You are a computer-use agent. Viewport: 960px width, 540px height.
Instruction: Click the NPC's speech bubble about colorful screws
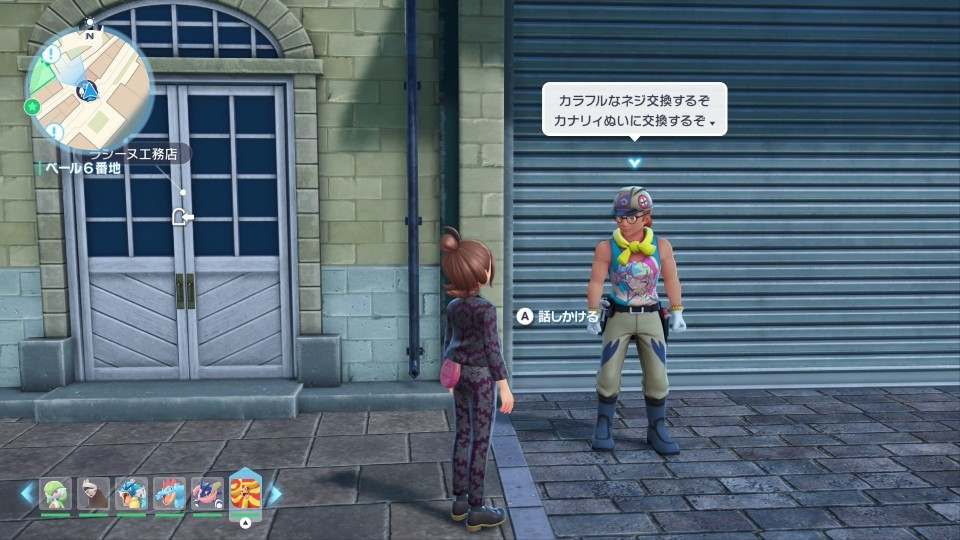click(x=634, y=110)
